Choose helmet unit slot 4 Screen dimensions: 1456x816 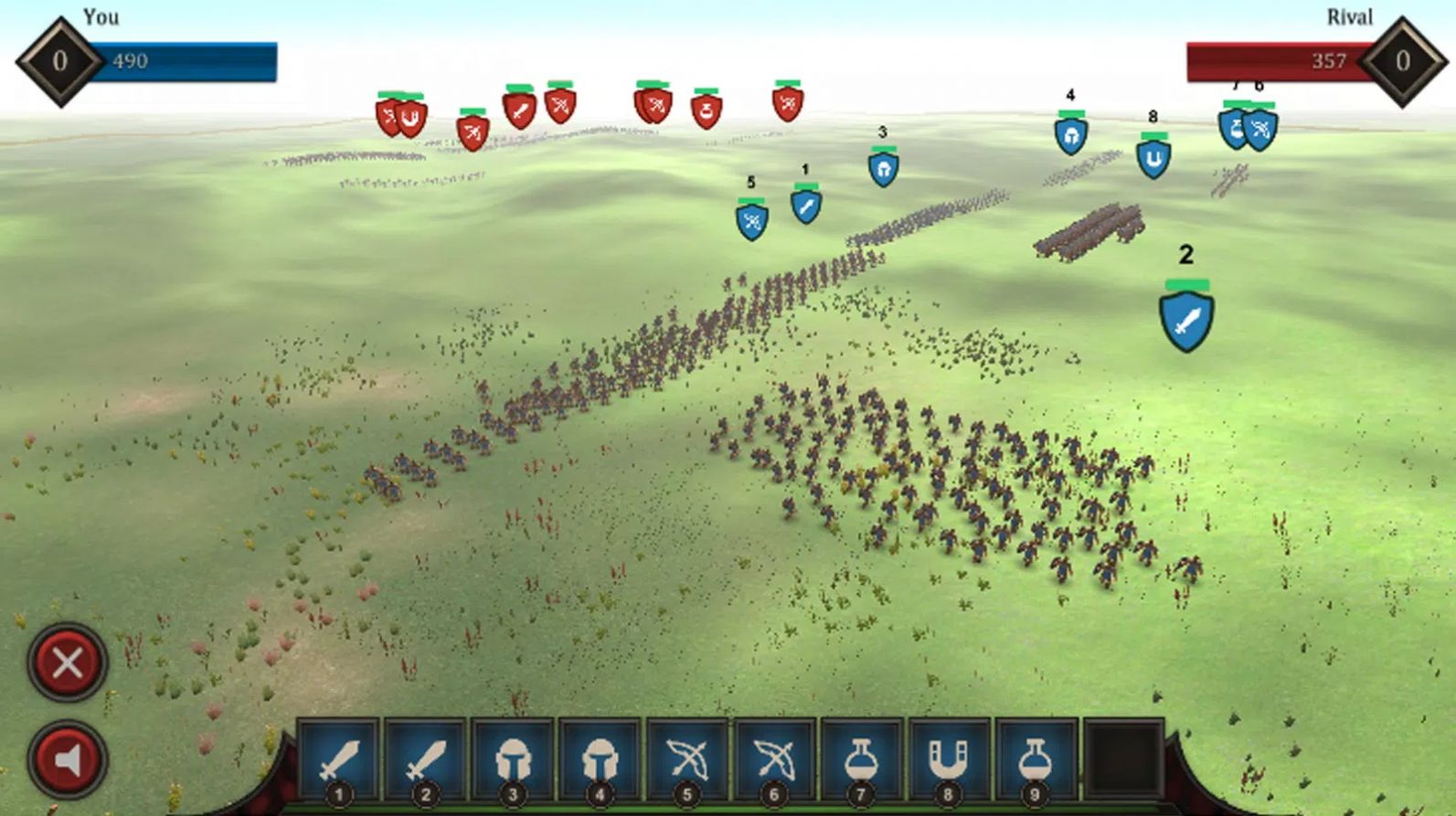600,760
